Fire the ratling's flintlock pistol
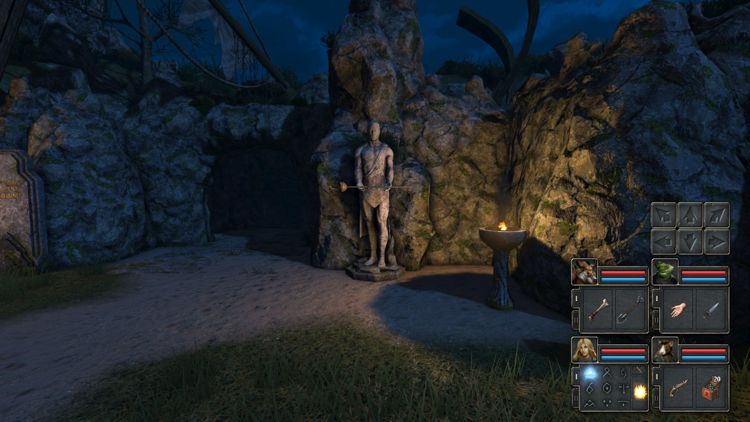The image size is (750, 422). (676, 388)
